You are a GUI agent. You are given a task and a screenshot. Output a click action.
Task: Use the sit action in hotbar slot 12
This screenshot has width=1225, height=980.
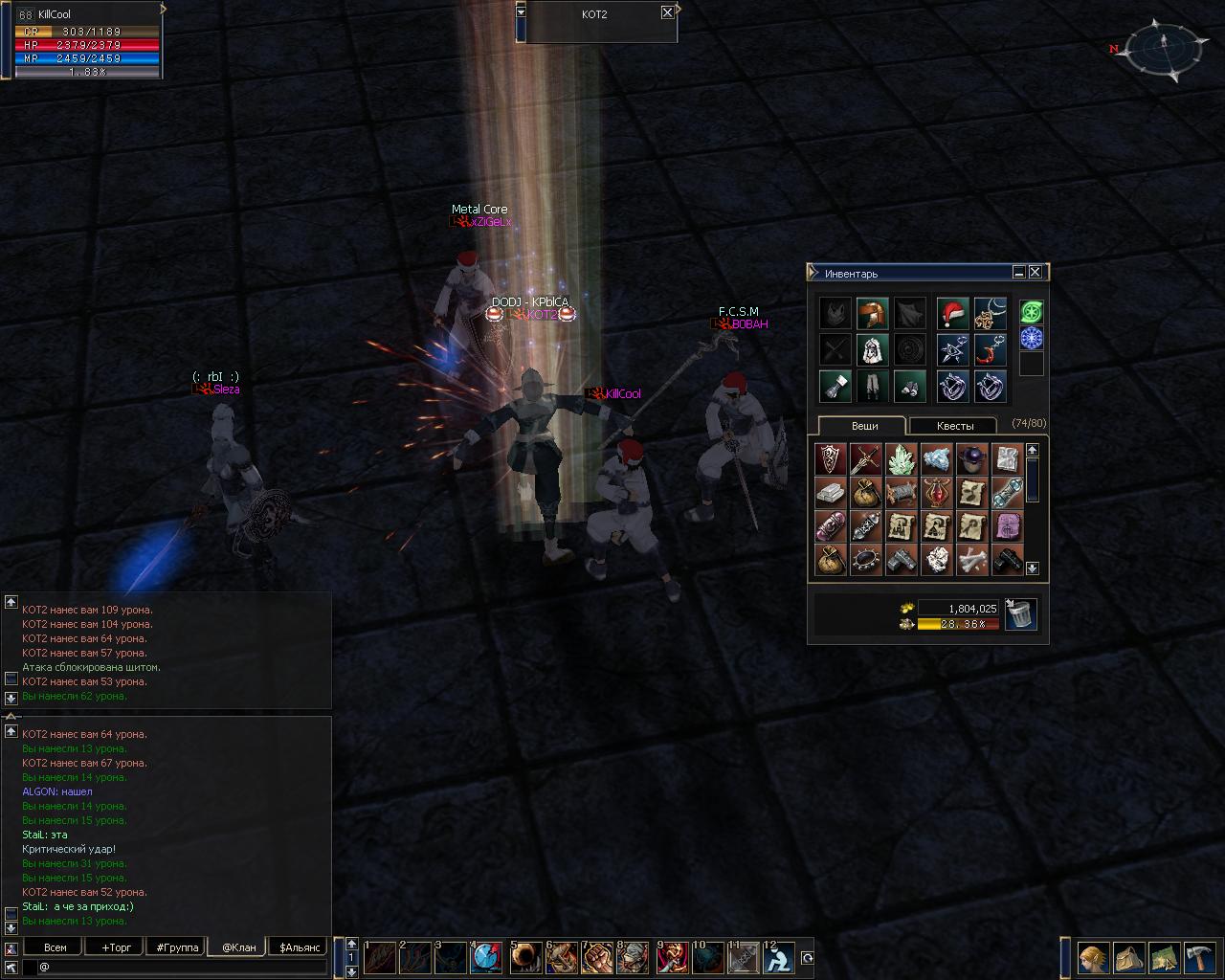click(781, 958)
